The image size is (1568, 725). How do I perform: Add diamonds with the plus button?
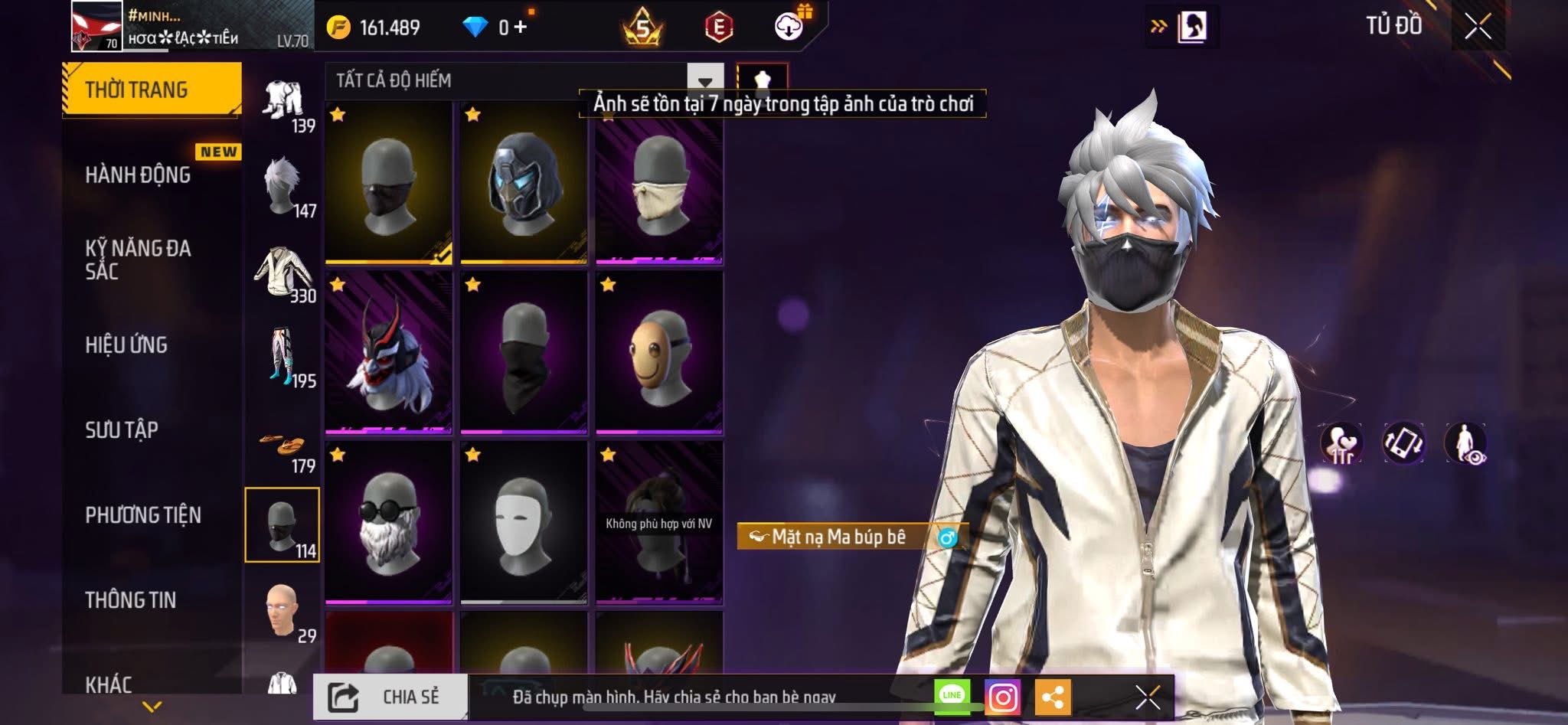[521, 28]
